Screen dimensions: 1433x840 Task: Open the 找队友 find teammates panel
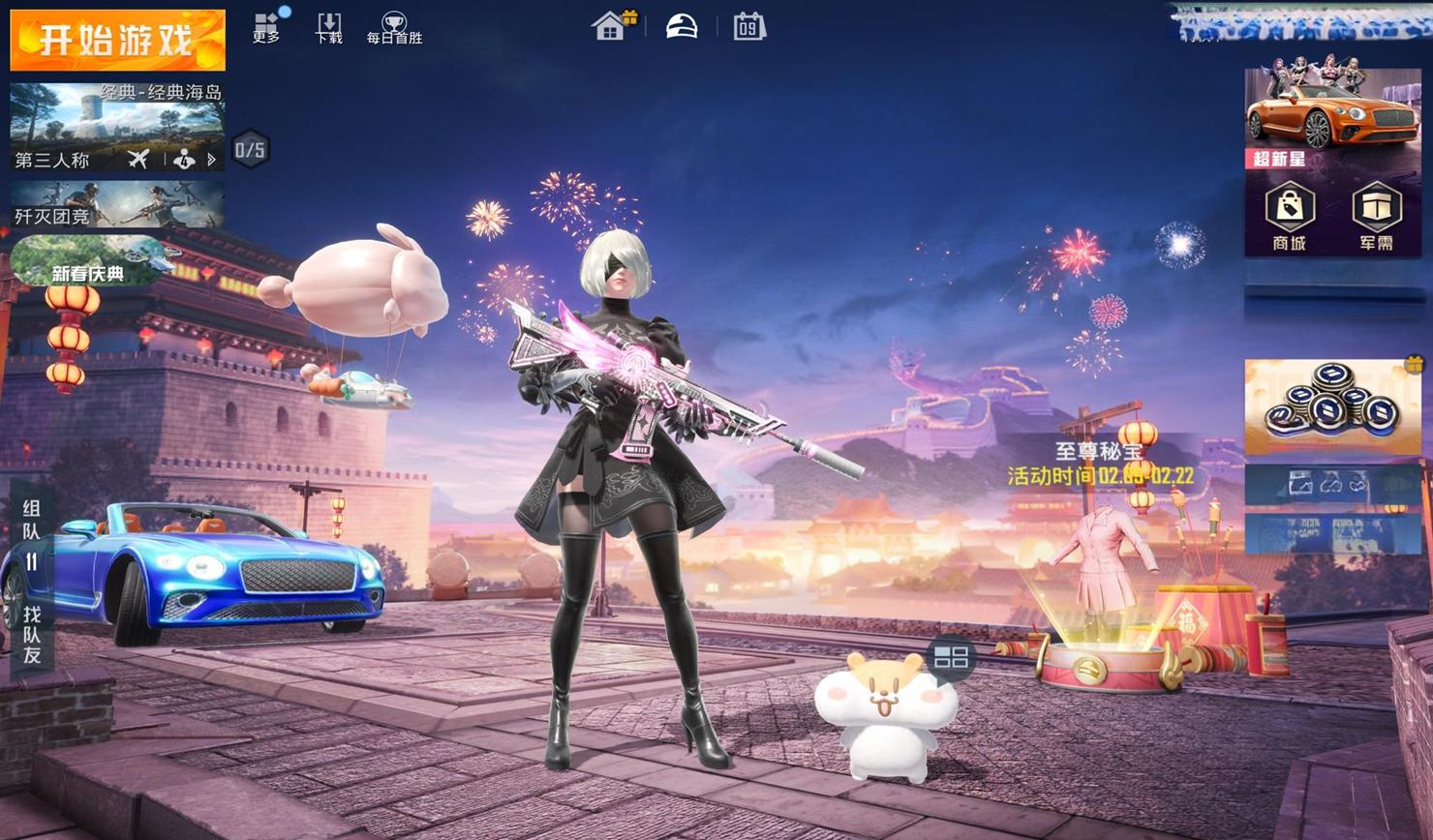32,634
